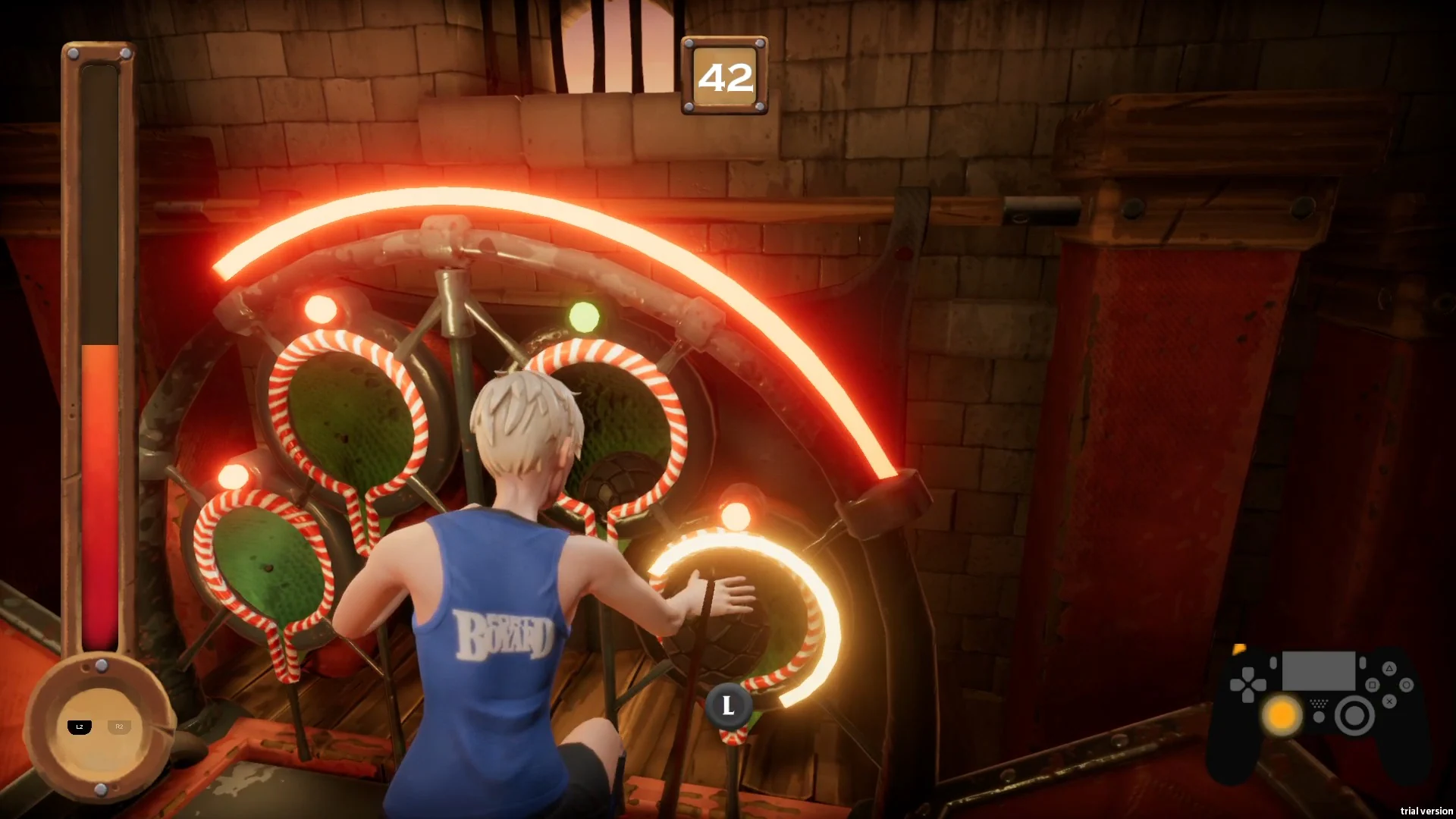Click the Square button on the controller overlay
This screenshot has height=819, width=1456.
(1373, 685)
